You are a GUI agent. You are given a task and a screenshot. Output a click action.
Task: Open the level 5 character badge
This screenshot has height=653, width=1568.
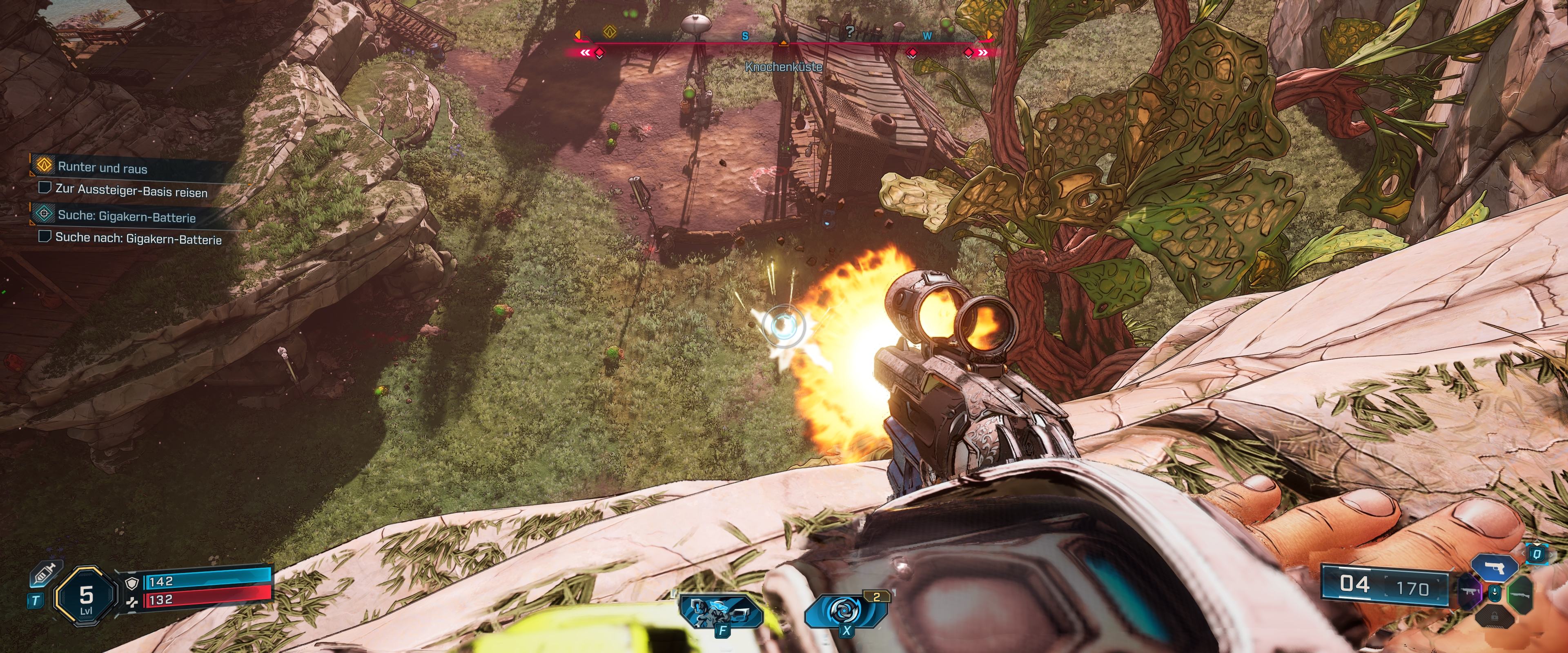(x=86, y=597)
